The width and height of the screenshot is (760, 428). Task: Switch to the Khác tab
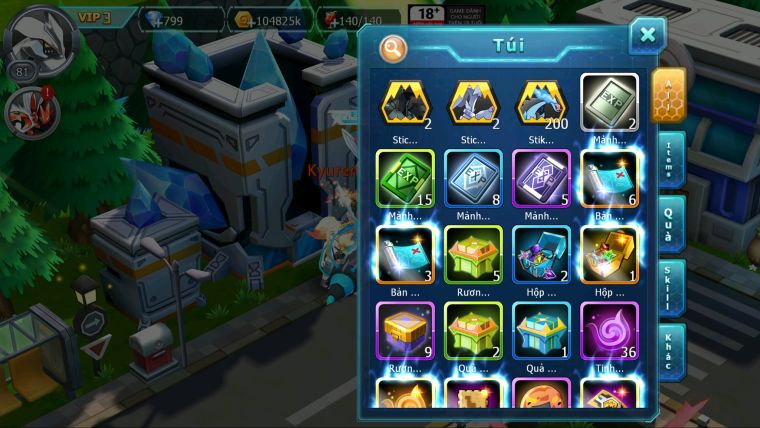pos(668,351)
